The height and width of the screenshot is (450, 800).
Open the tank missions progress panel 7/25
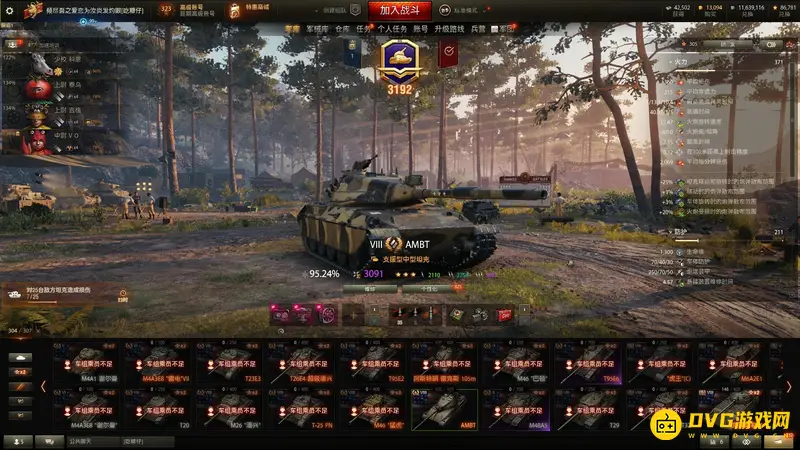coord(62,294)
